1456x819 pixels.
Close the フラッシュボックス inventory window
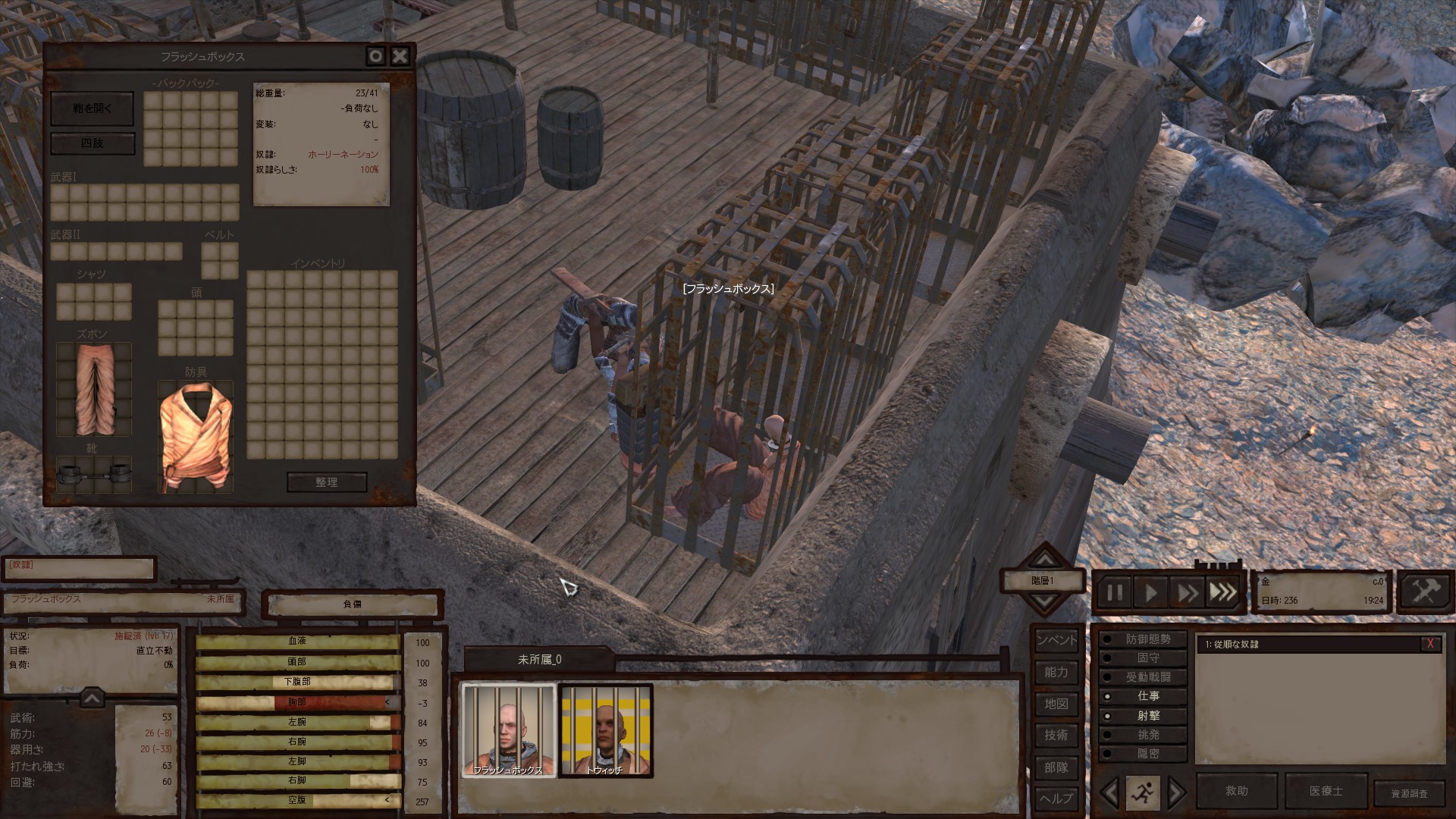click(x=400, y=55)
